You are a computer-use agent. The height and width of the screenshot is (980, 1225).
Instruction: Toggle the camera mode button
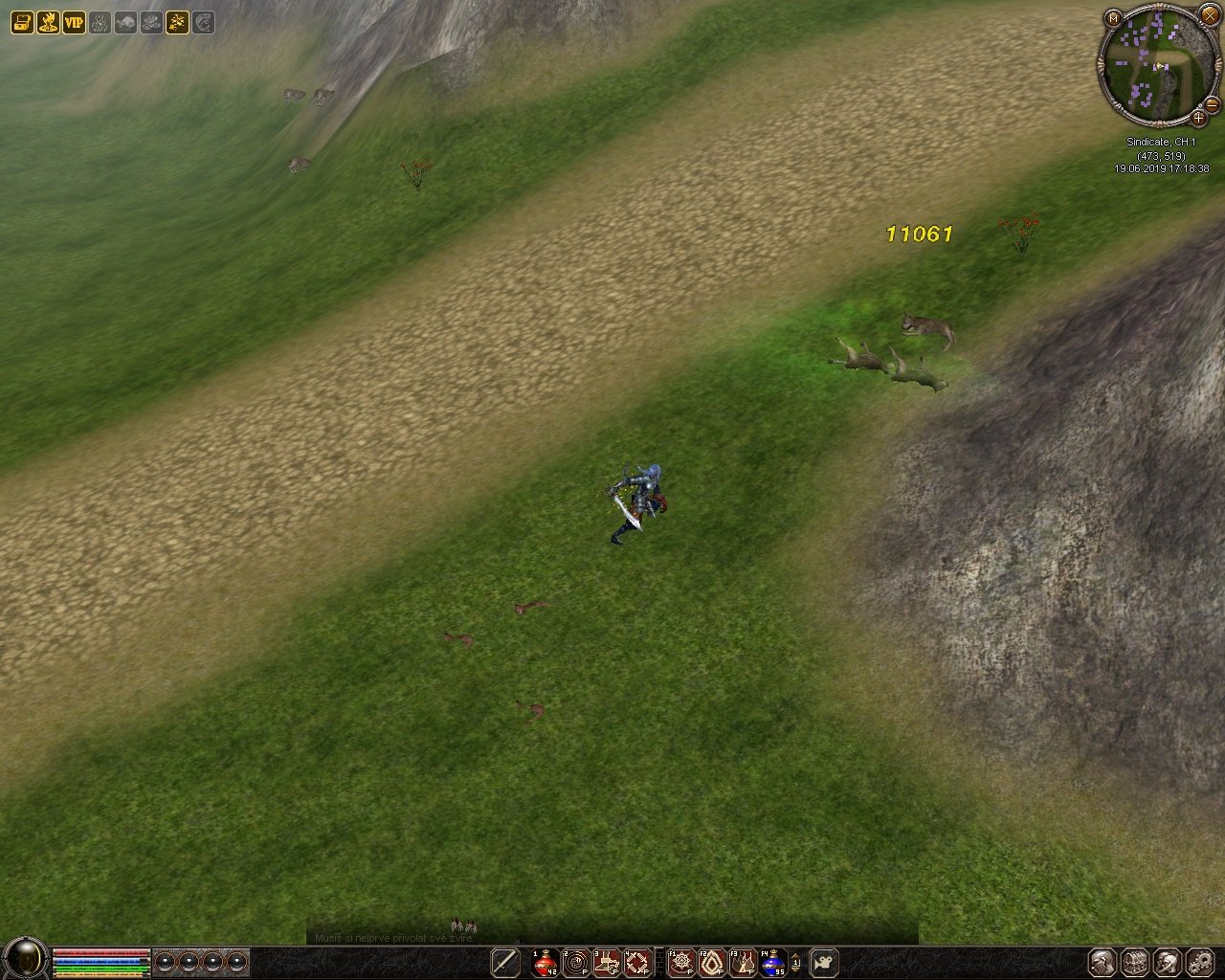[x=824, y=962]
